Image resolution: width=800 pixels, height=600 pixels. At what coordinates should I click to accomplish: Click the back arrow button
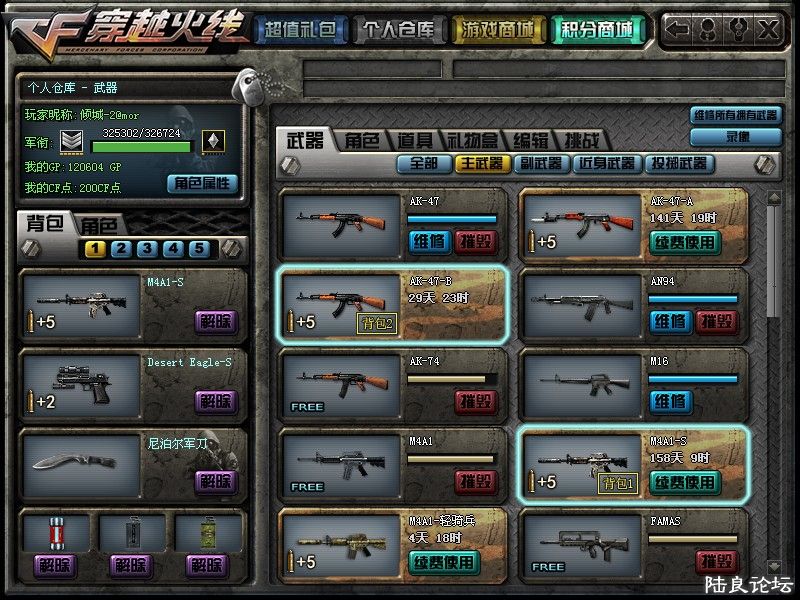click(x=678, y=30)
